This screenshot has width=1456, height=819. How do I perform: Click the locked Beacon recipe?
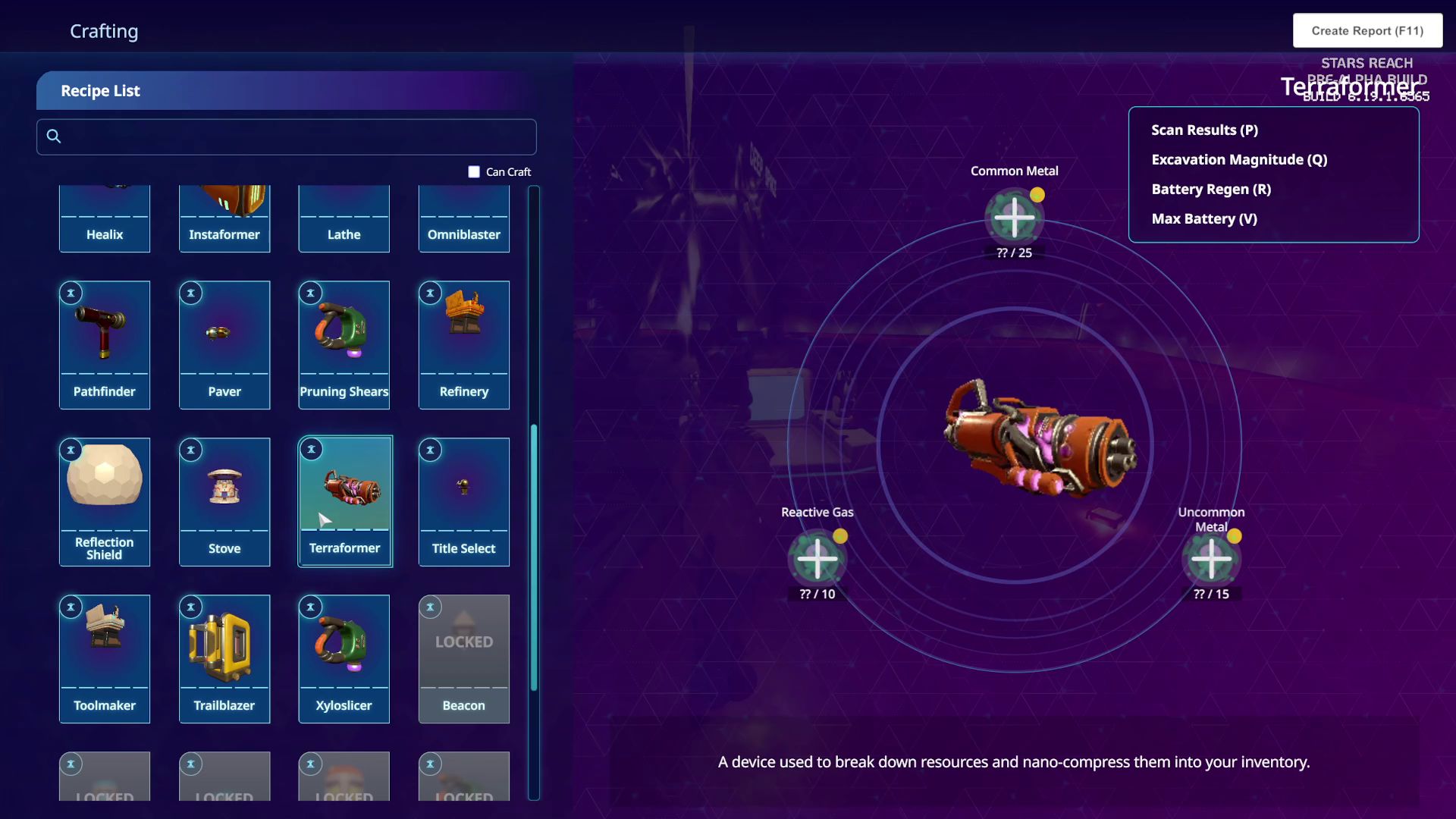[x=464, y=658]
